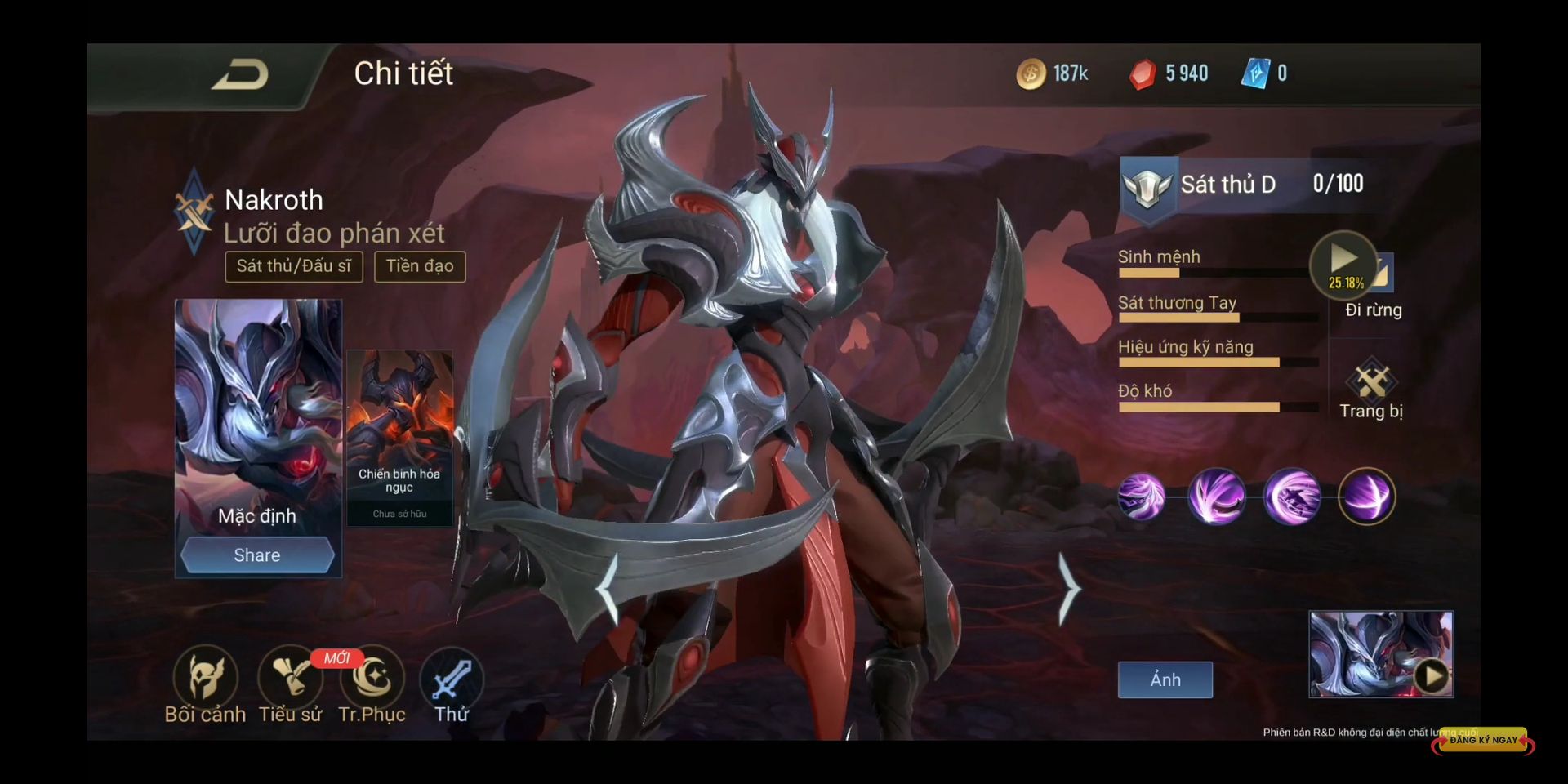Click the Share button

257,555
